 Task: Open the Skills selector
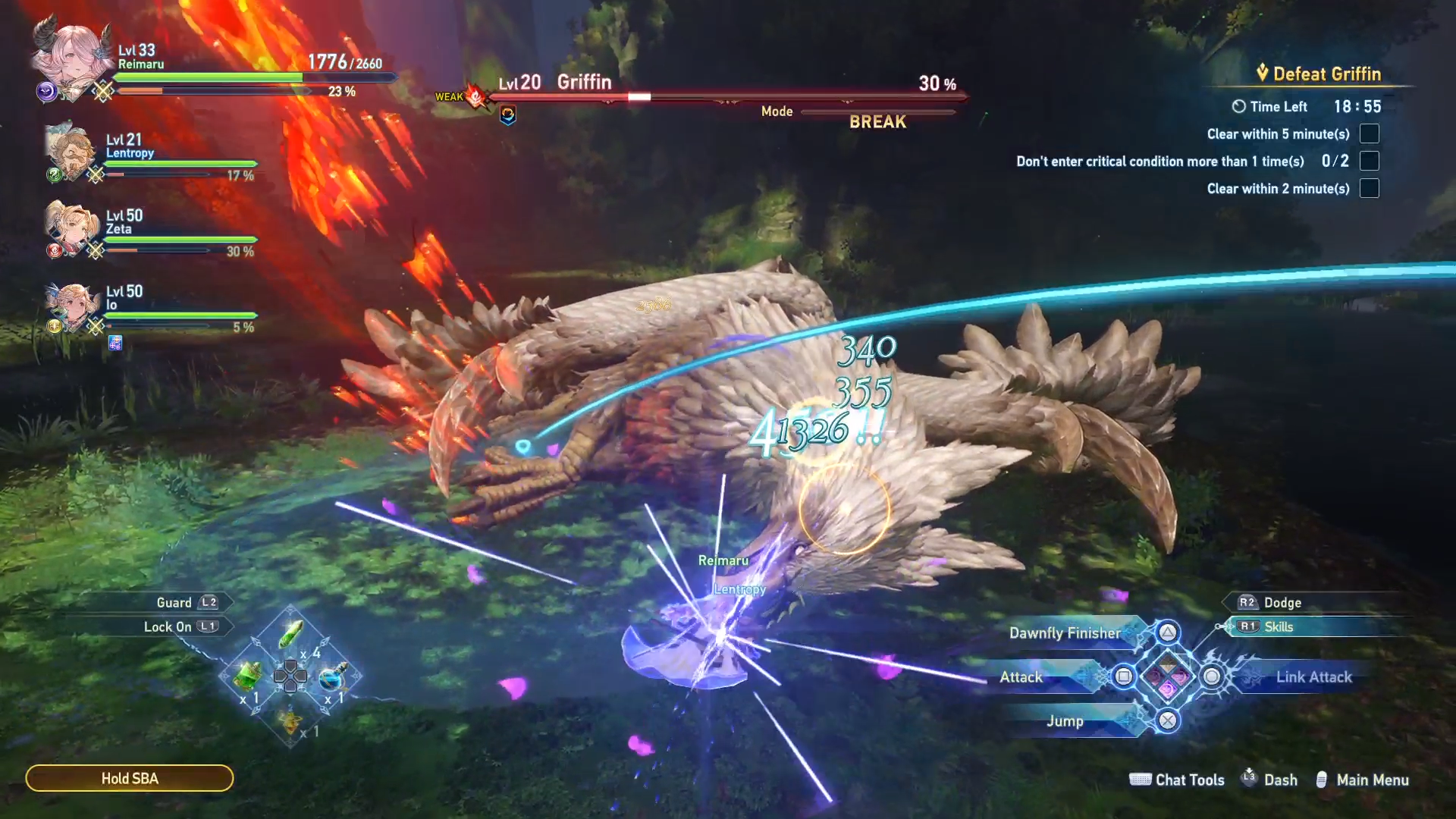coord(1278,627)
